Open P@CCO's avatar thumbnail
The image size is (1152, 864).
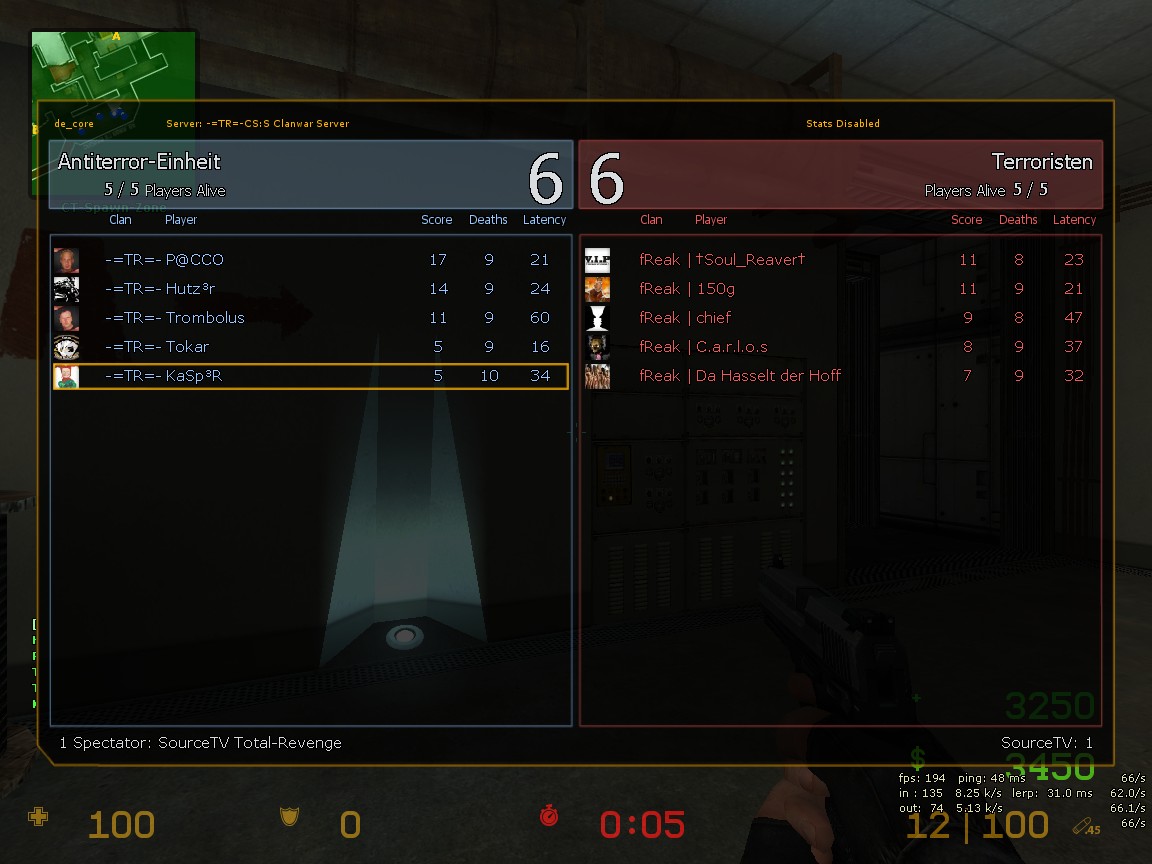coord(66,260)
